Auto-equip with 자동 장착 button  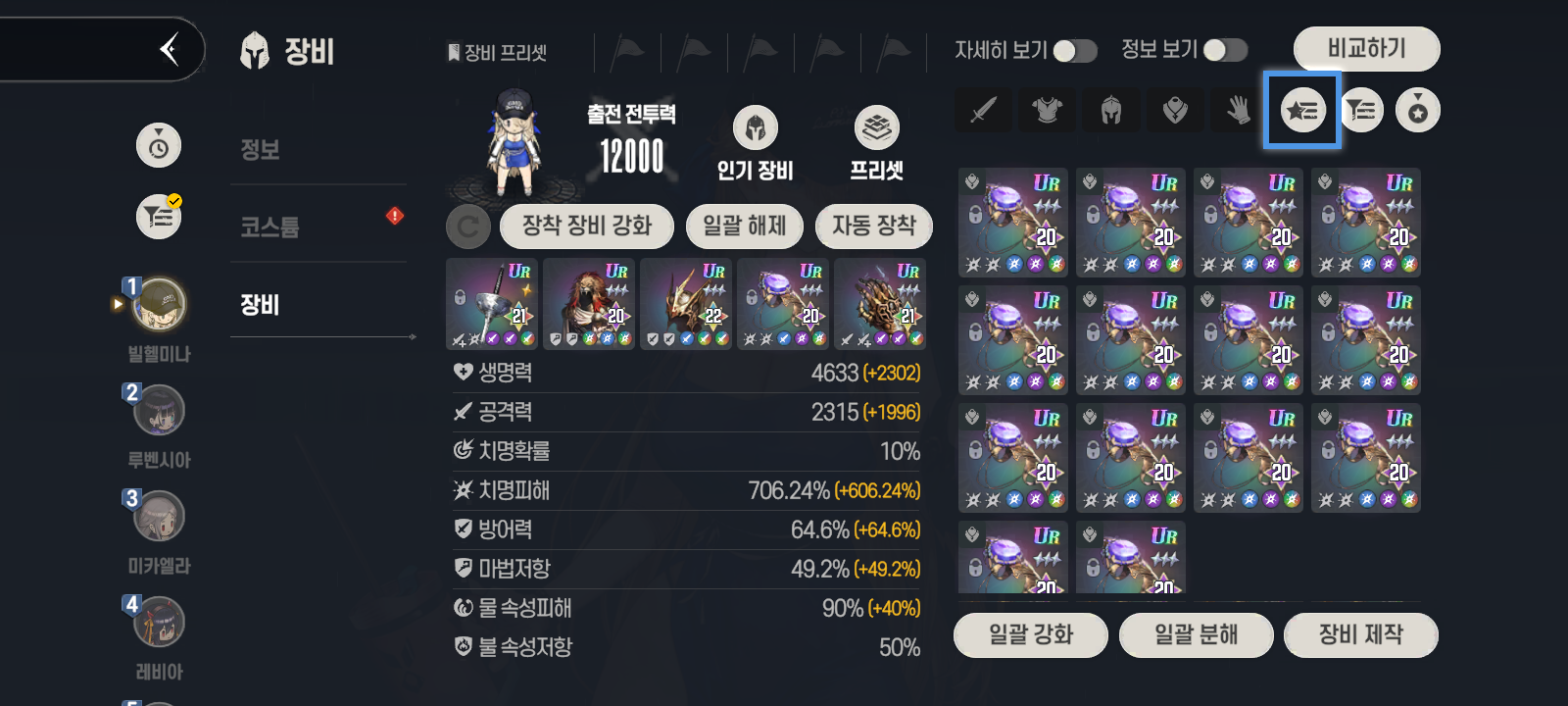pyautogui.click(x=873, y=227)
